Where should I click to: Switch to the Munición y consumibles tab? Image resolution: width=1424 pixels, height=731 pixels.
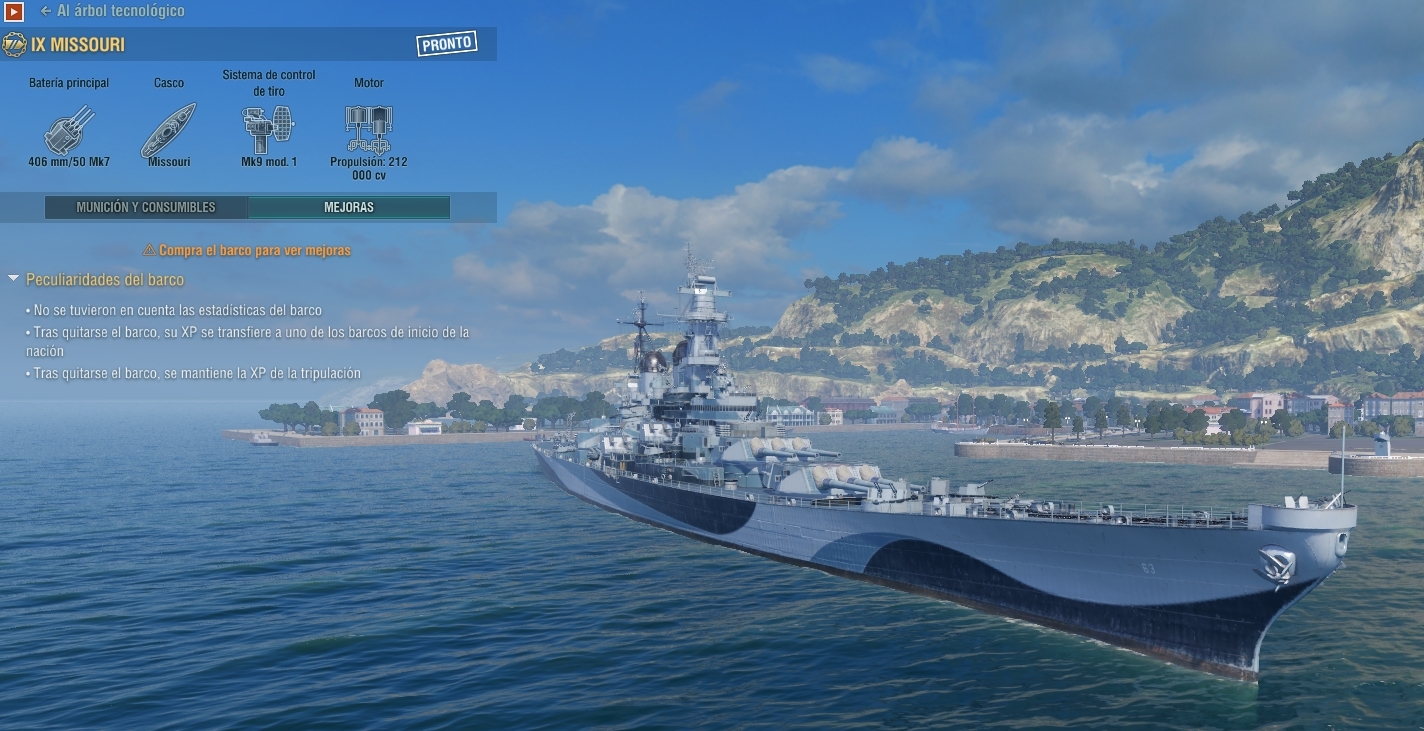[x=146, y=208]
